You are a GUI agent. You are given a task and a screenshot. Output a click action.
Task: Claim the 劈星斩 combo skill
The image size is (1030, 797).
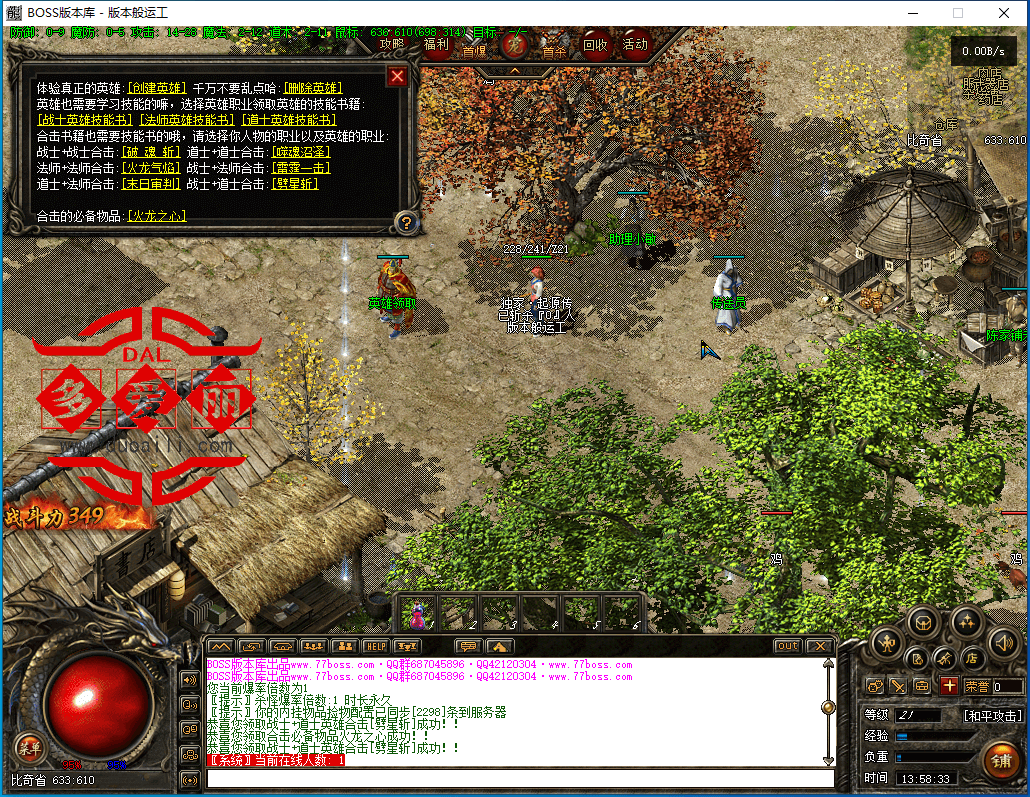pos(295,184)
